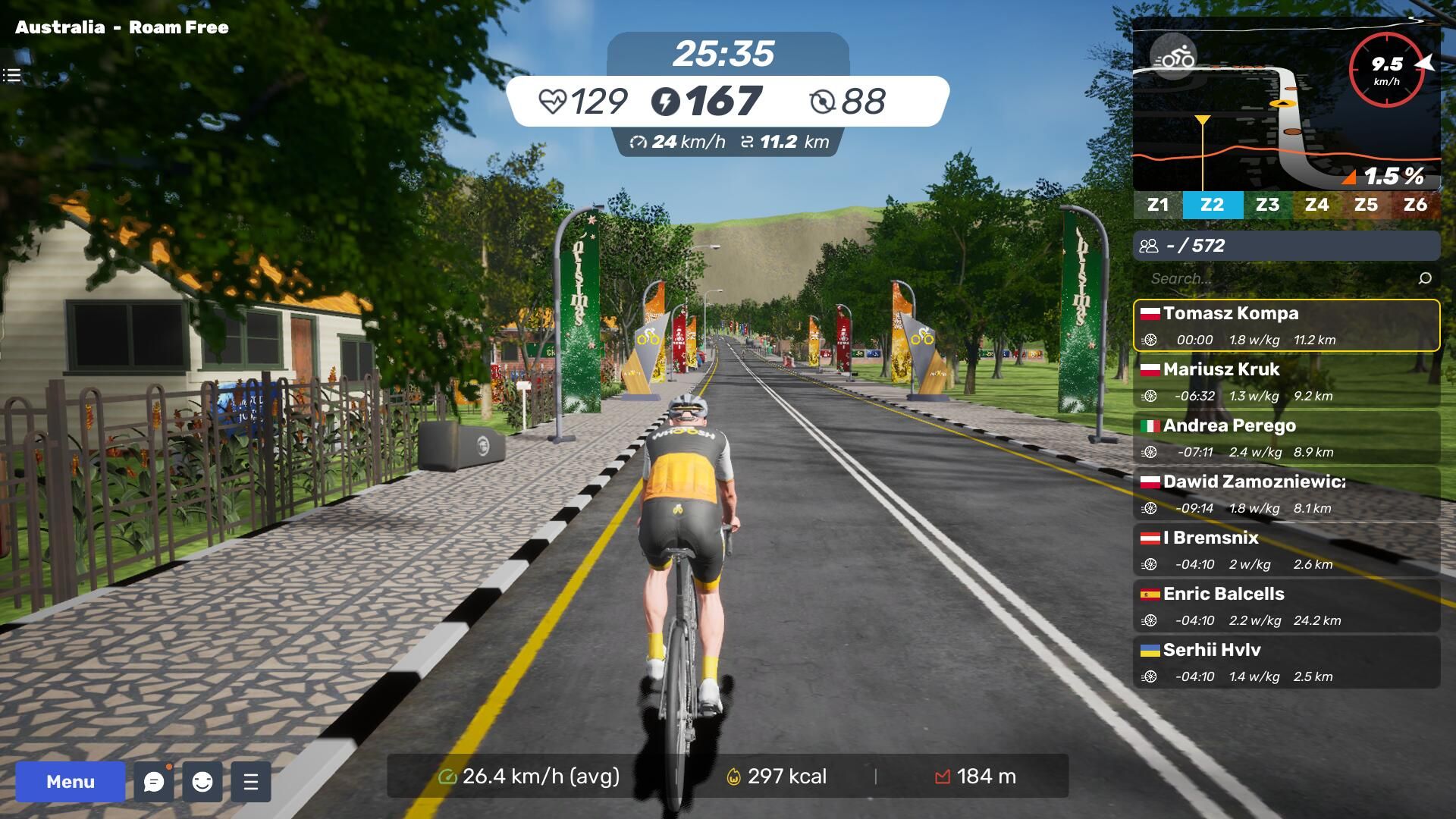Select the magnifier search icon
The width and height of the screenshot is (1456, 819).
point(1425,278)
